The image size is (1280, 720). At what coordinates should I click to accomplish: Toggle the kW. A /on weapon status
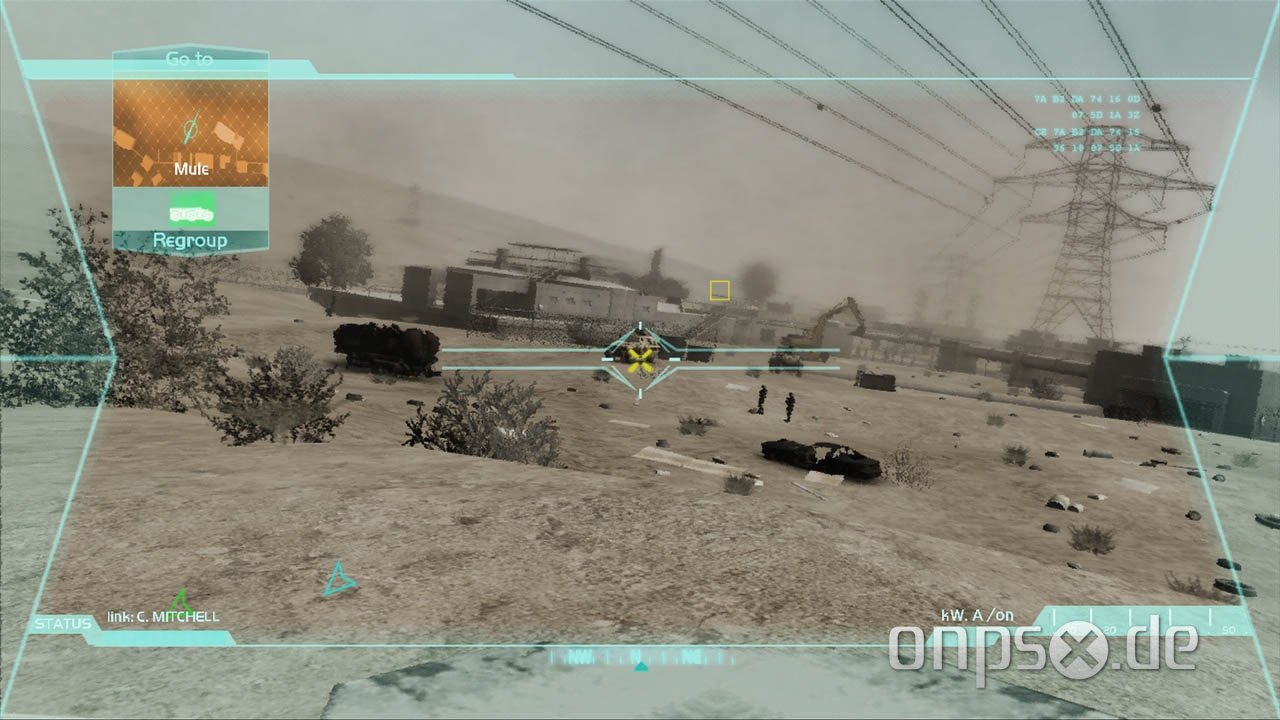tap(975, 616)
